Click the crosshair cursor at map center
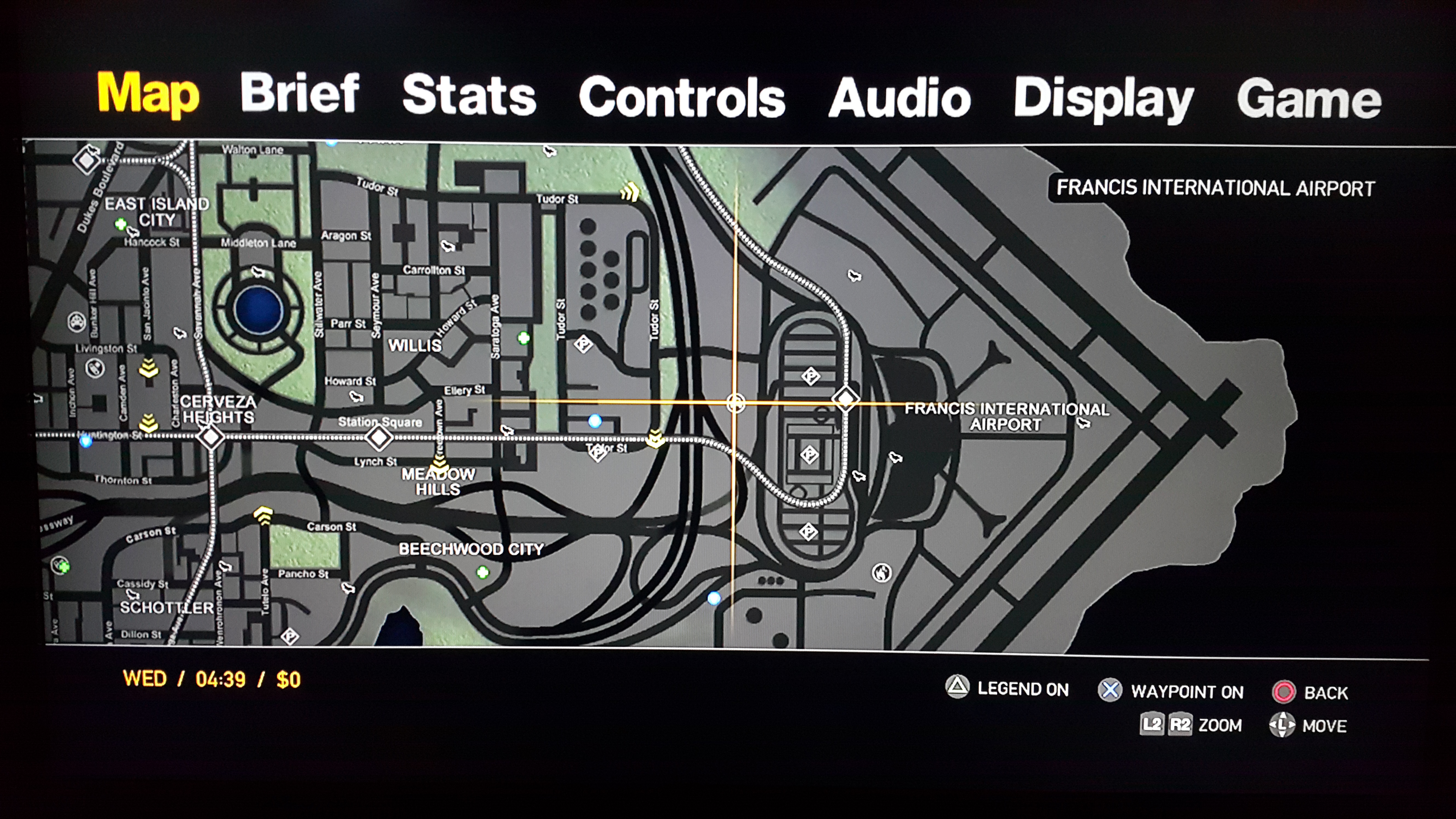 tap(735, 403)
